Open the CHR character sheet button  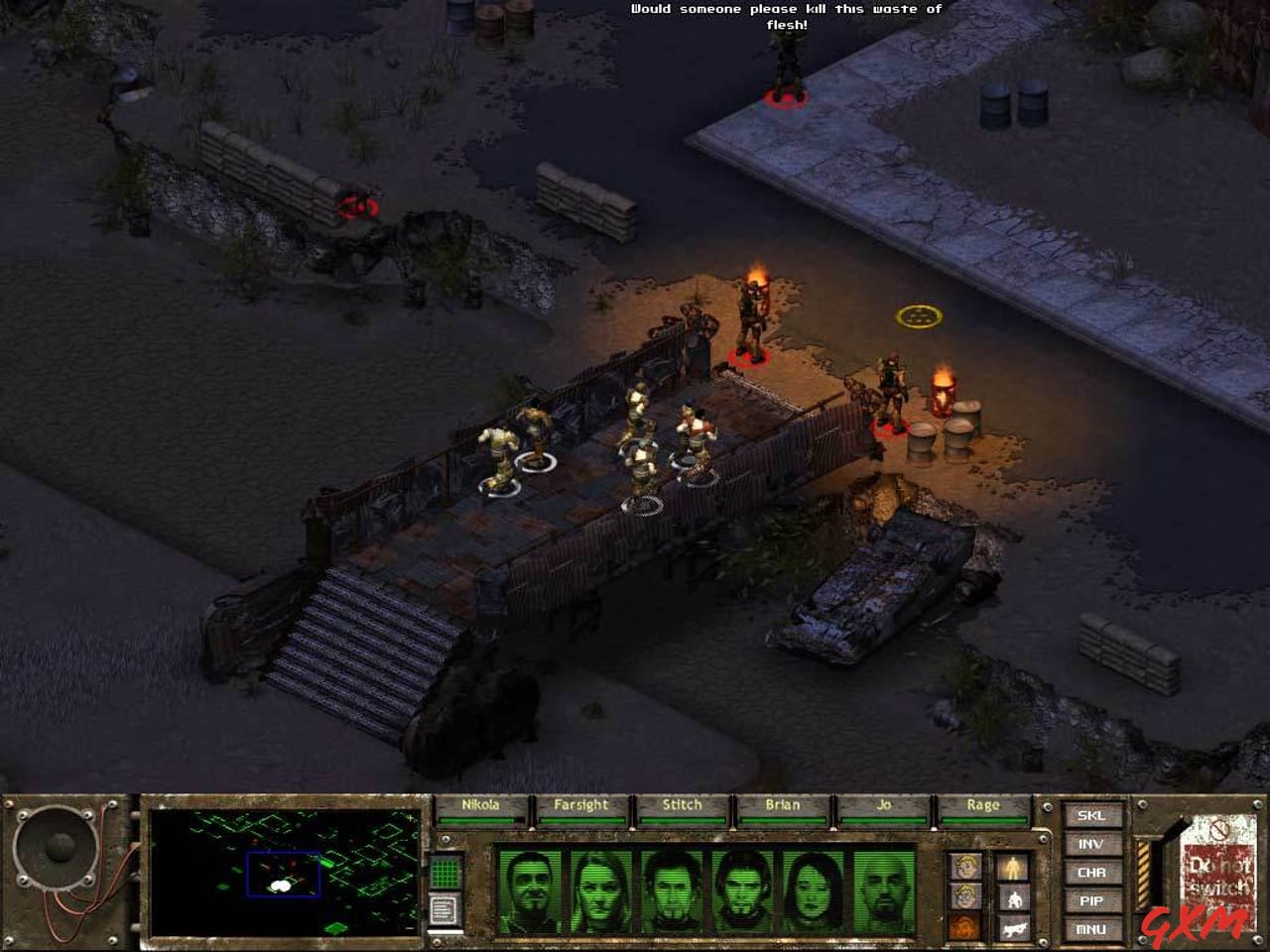click(1091, 873)
